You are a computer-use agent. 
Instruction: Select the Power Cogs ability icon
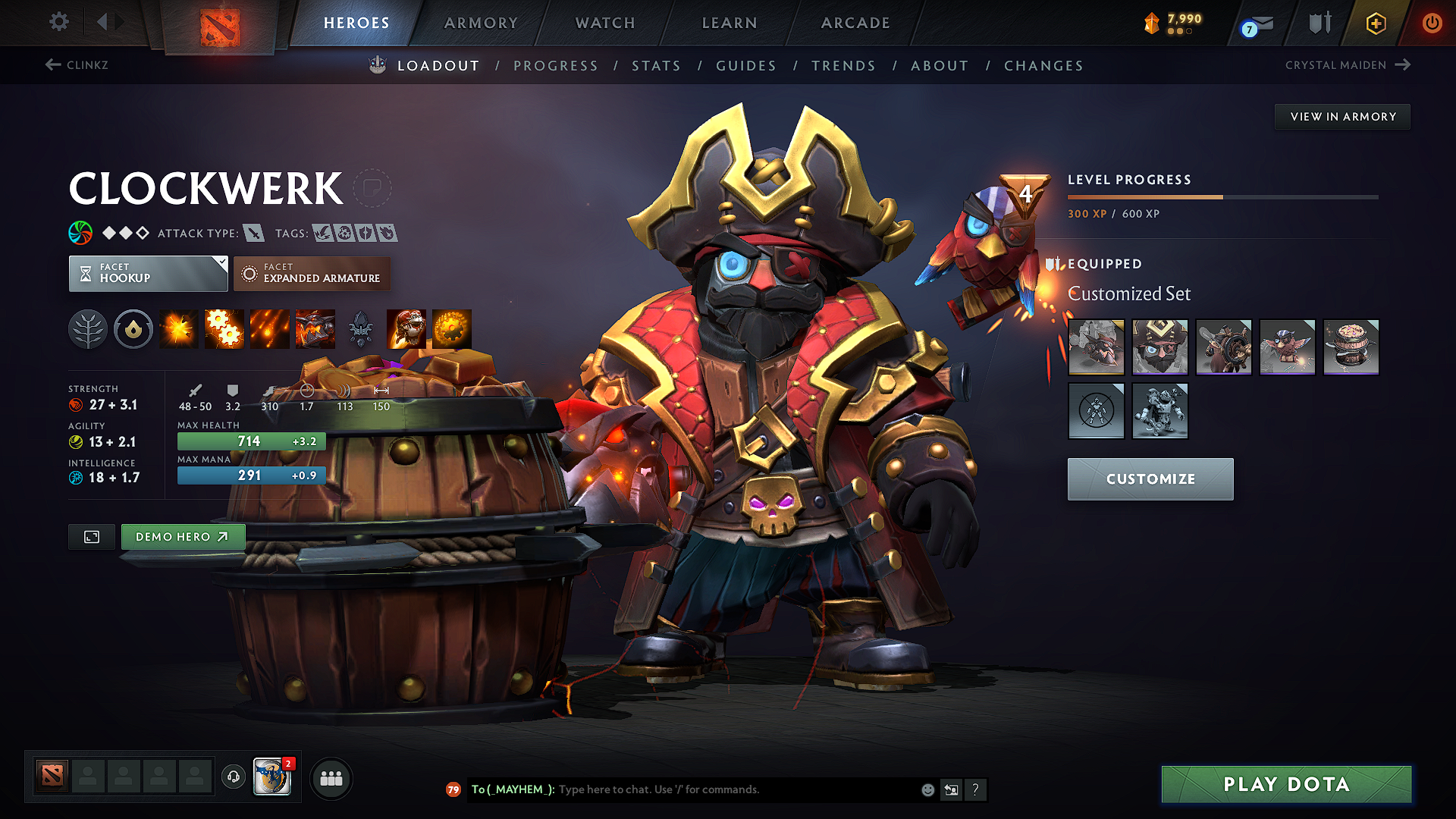224,328
